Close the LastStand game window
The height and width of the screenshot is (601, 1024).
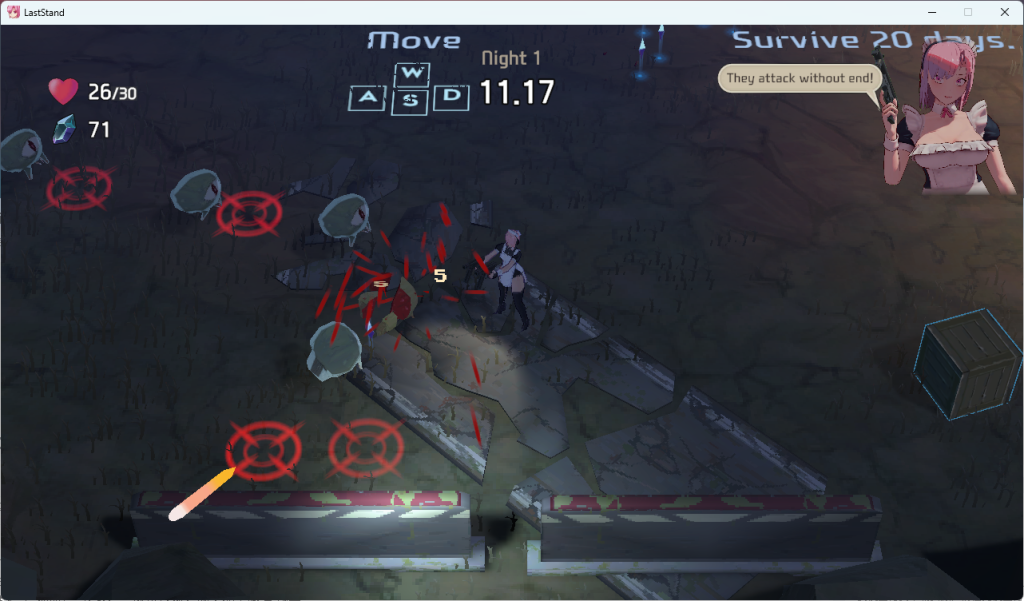[x=1003, y=12]
